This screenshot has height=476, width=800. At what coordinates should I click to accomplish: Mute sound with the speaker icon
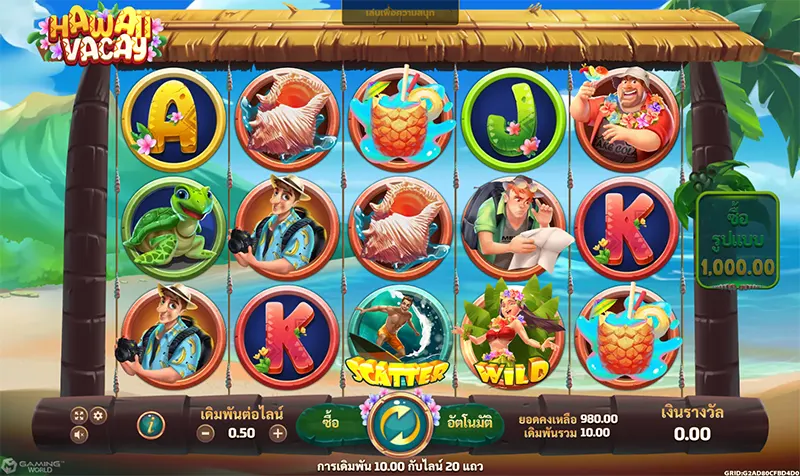coord(79,435)
